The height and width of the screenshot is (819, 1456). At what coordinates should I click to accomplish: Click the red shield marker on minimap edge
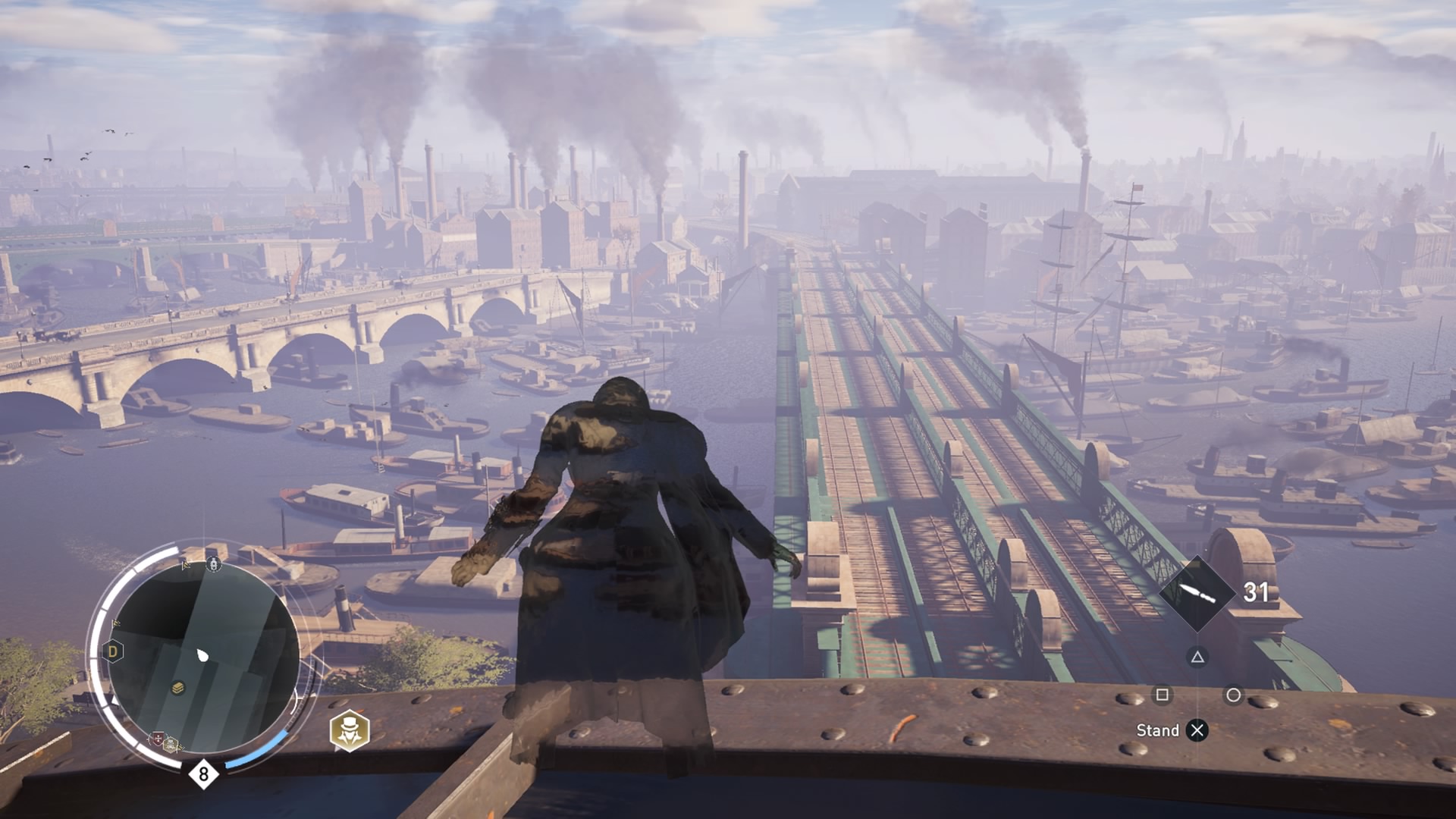coord(158,738)
